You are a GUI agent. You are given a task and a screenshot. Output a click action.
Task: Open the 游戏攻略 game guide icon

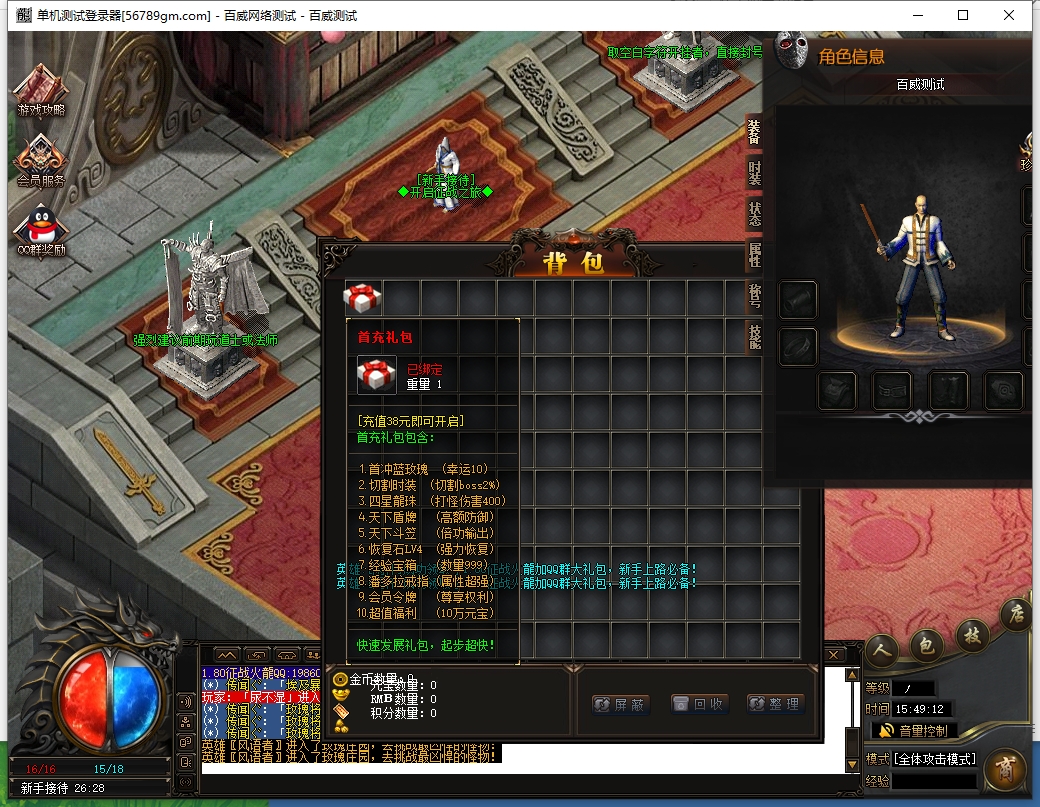[x=41, y=90]
